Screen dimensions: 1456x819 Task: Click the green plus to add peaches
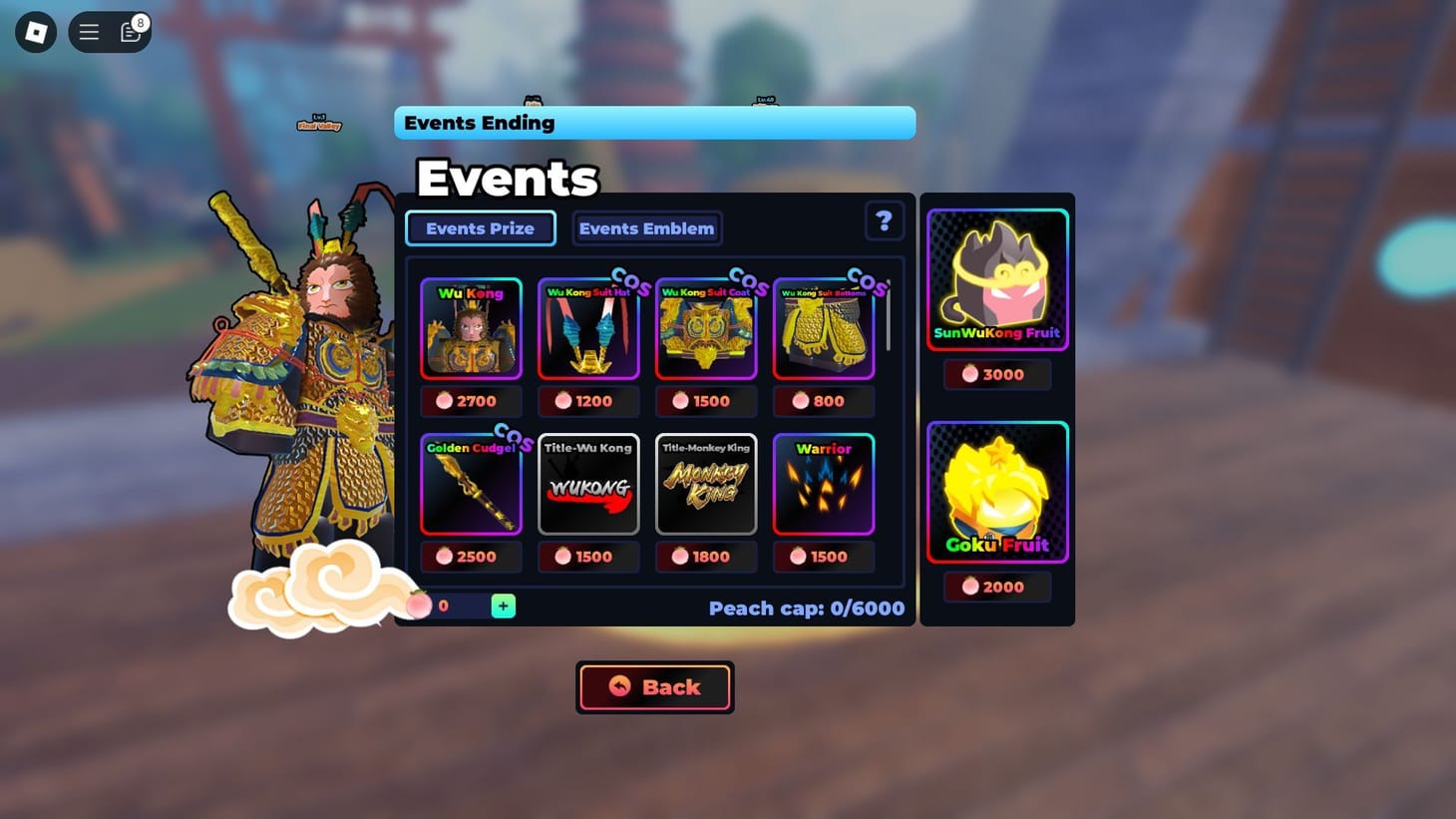[503, 605]
